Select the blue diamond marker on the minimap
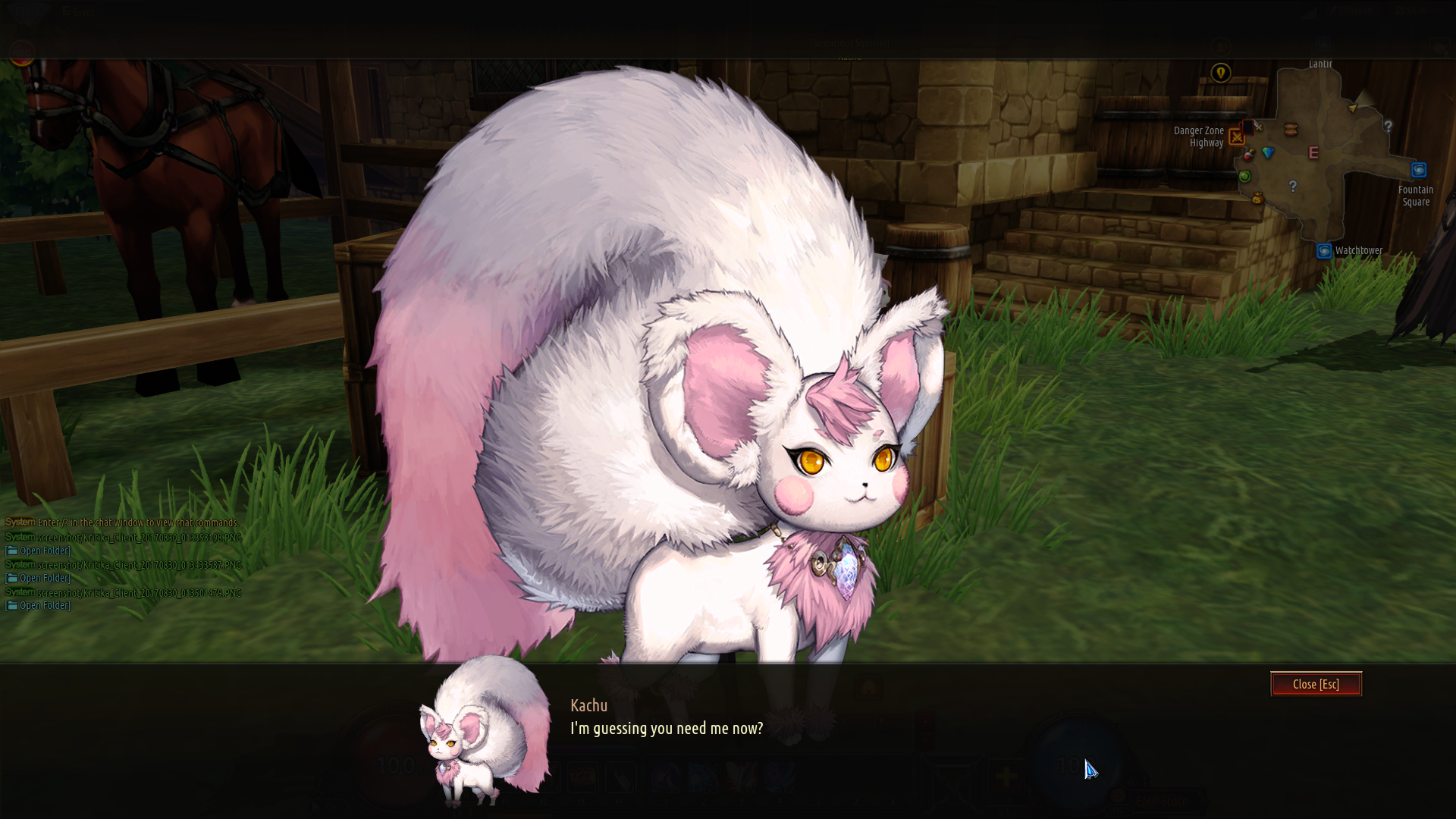Screen dimensions: 1456x819 (1268, 153)
